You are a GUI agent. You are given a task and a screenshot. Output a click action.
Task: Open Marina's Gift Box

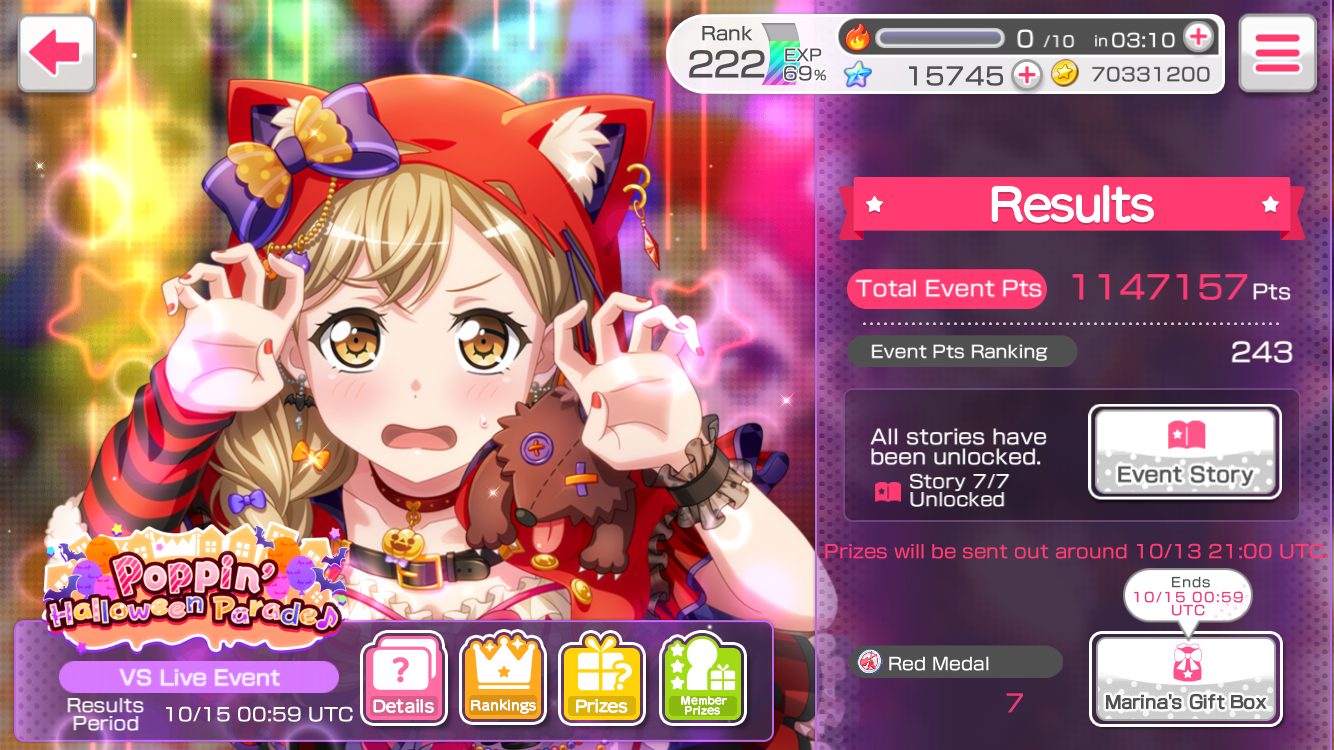(x=1185, y=679)
